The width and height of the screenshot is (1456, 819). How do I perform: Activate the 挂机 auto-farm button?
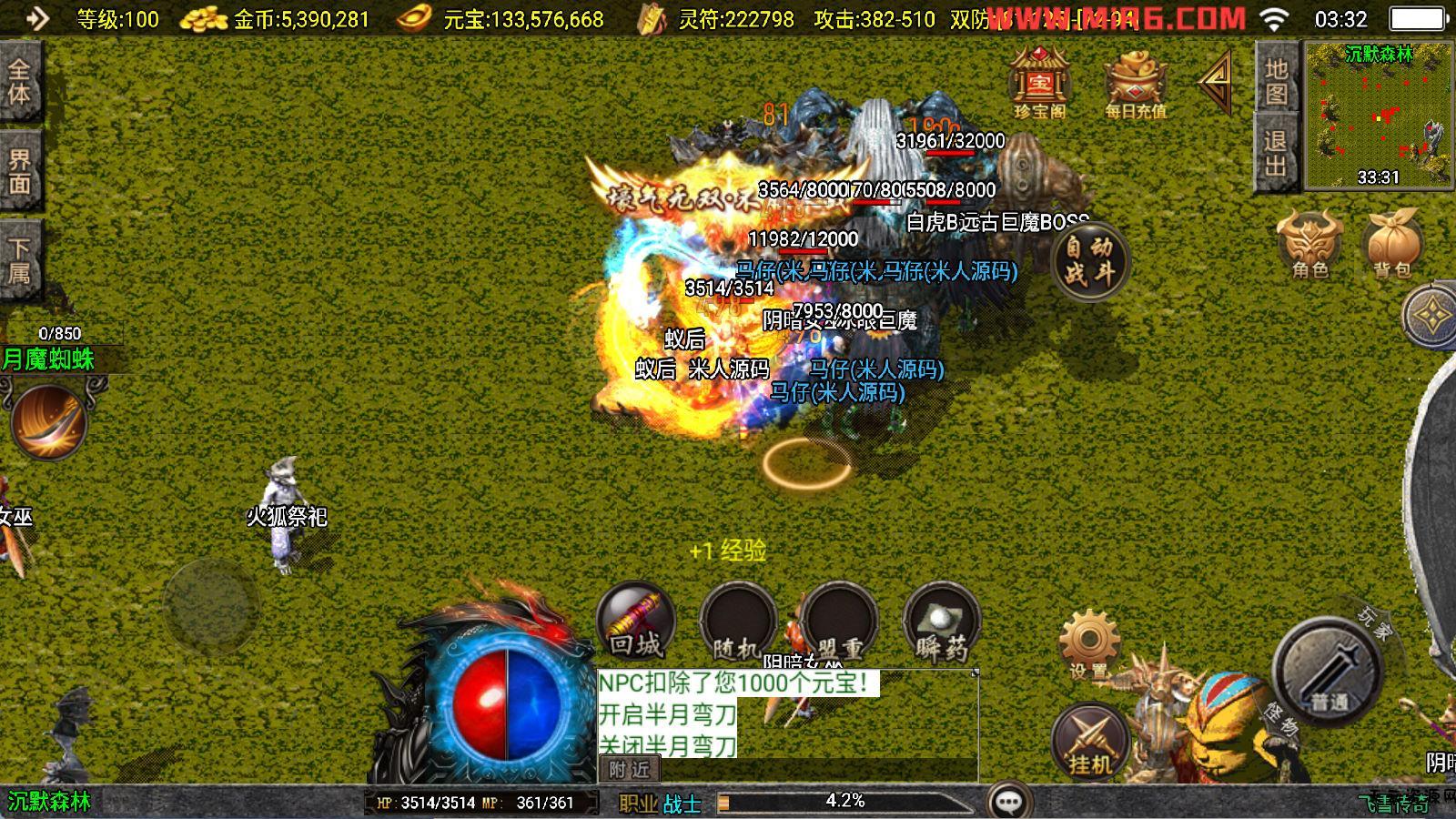(1090, 742)
